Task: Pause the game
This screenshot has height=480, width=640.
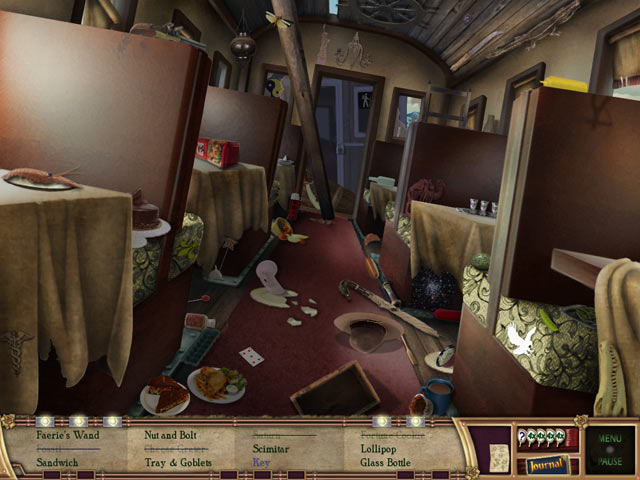Action: click(x=611, y=462)
